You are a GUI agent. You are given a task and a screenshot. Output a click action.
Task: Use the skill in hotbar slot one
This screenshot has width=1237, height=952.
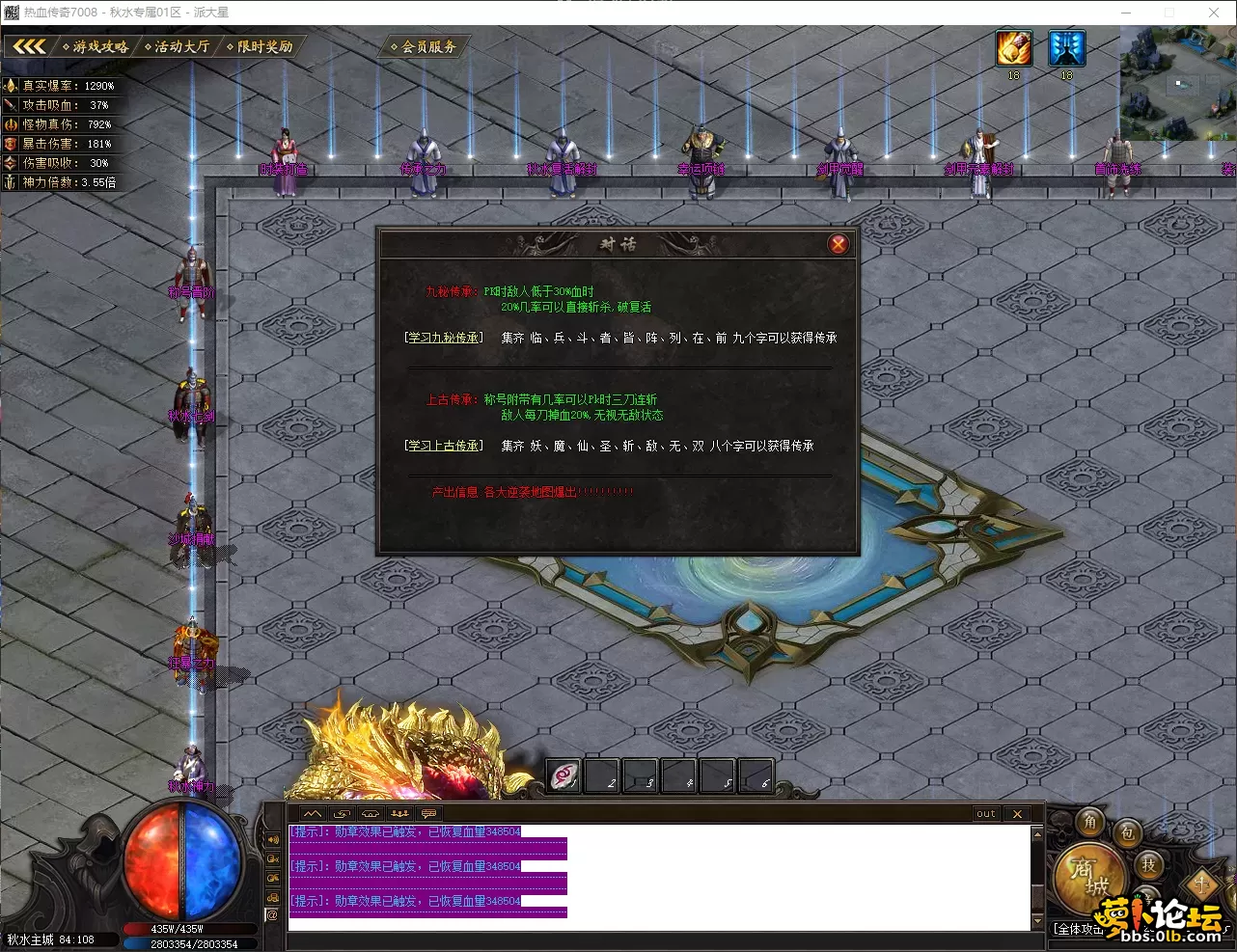pos(564,775)
